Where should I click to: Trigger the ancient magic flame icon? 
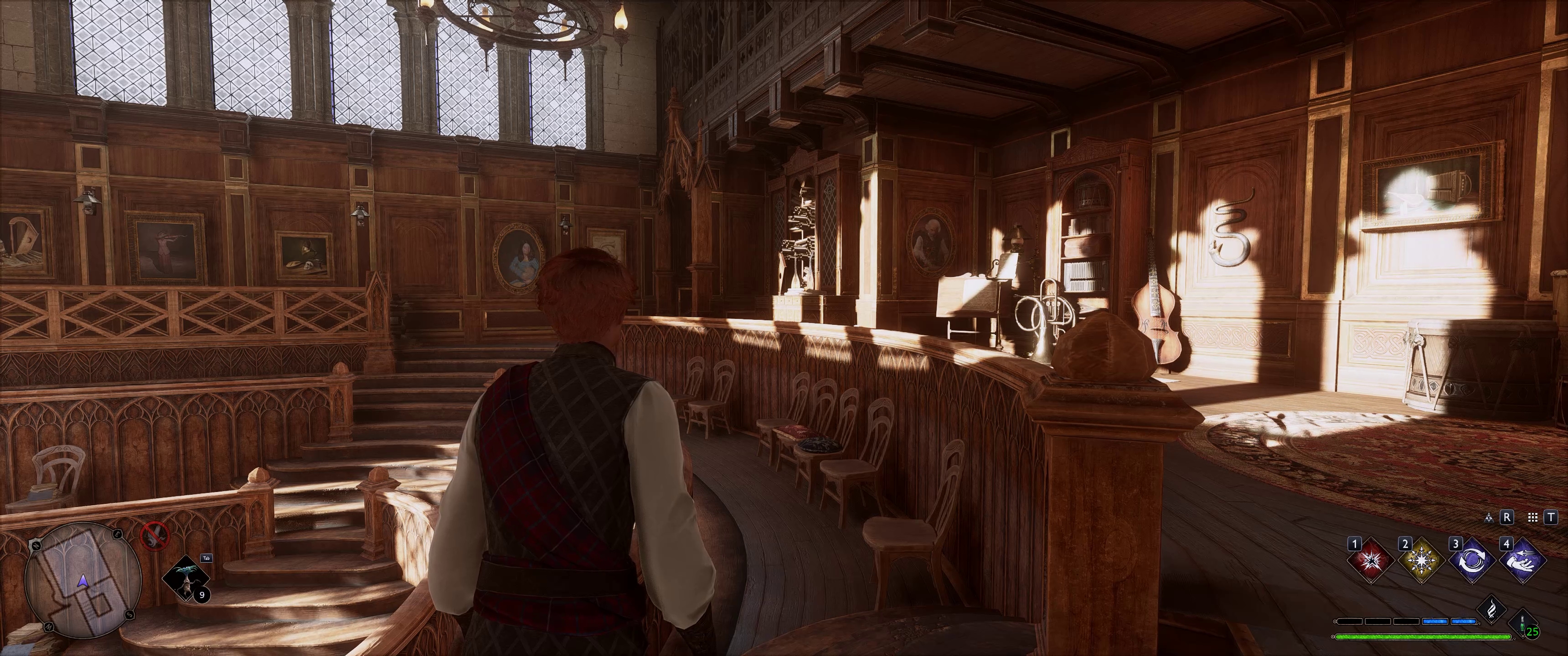pyautogui.click(x=1492, y=610)
